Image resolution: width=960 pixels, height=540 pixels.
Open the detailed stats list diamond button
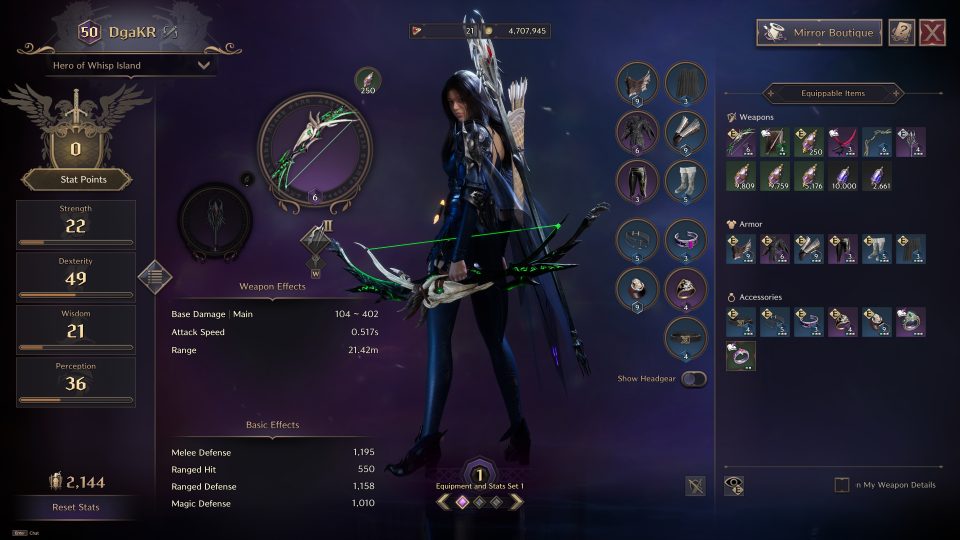154,277
